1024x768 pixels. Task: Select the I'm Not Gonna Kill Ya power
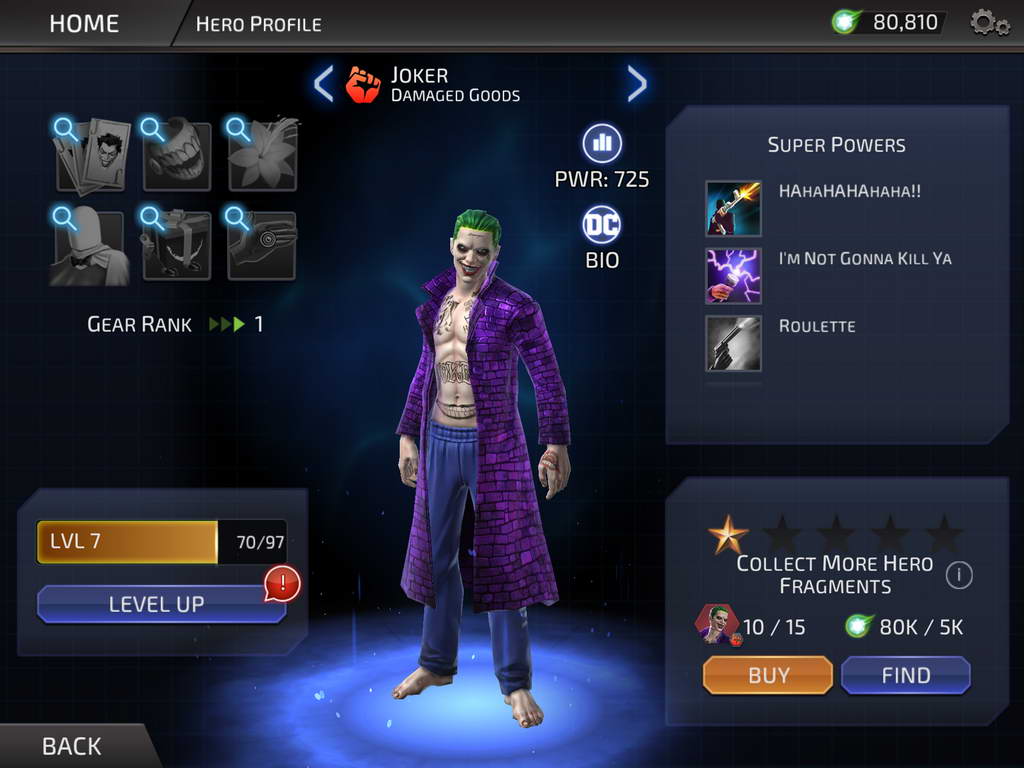pos(733,276)
